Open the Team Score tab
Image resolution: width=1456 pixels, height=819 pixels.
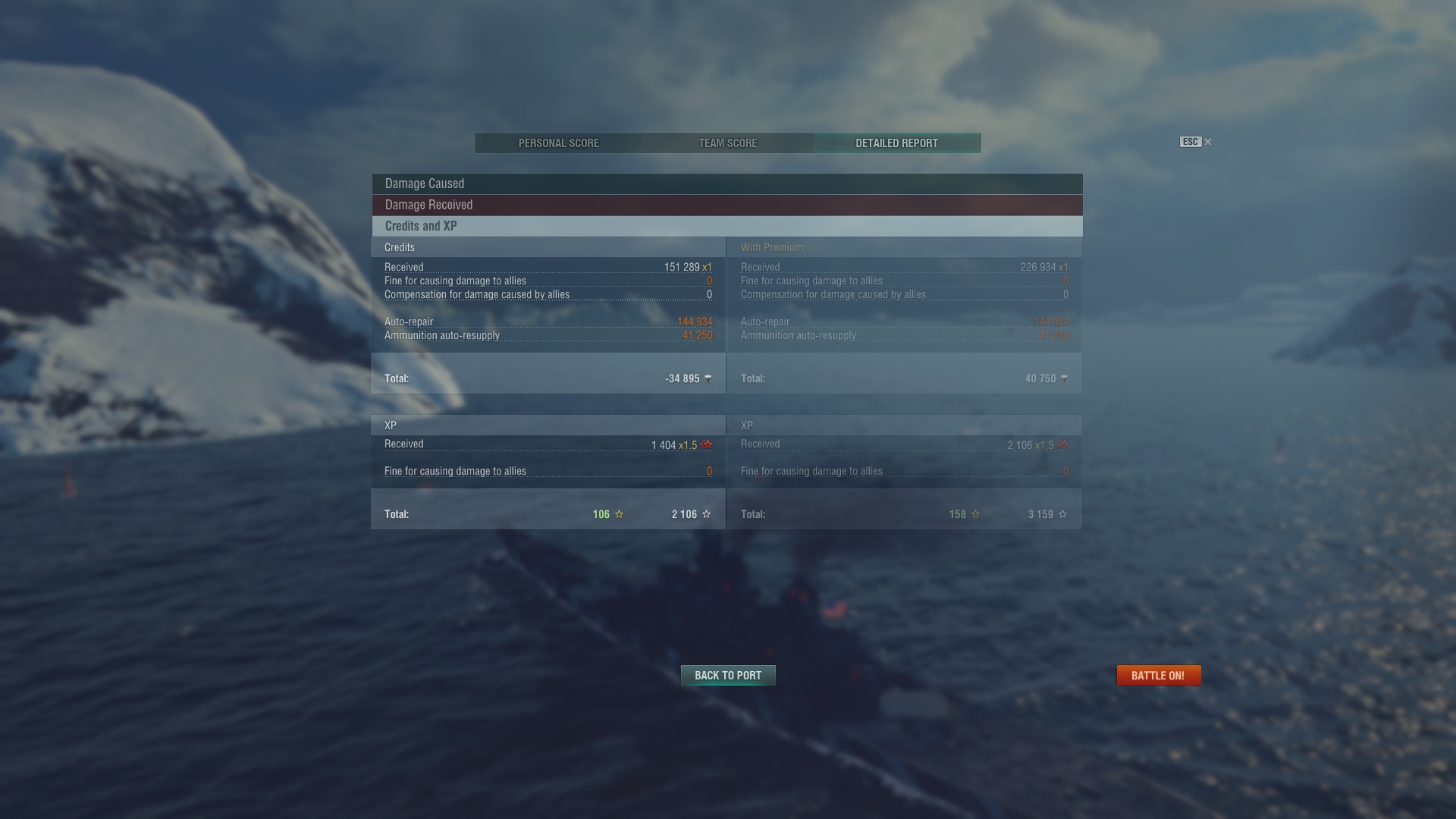tap(727, 143)
